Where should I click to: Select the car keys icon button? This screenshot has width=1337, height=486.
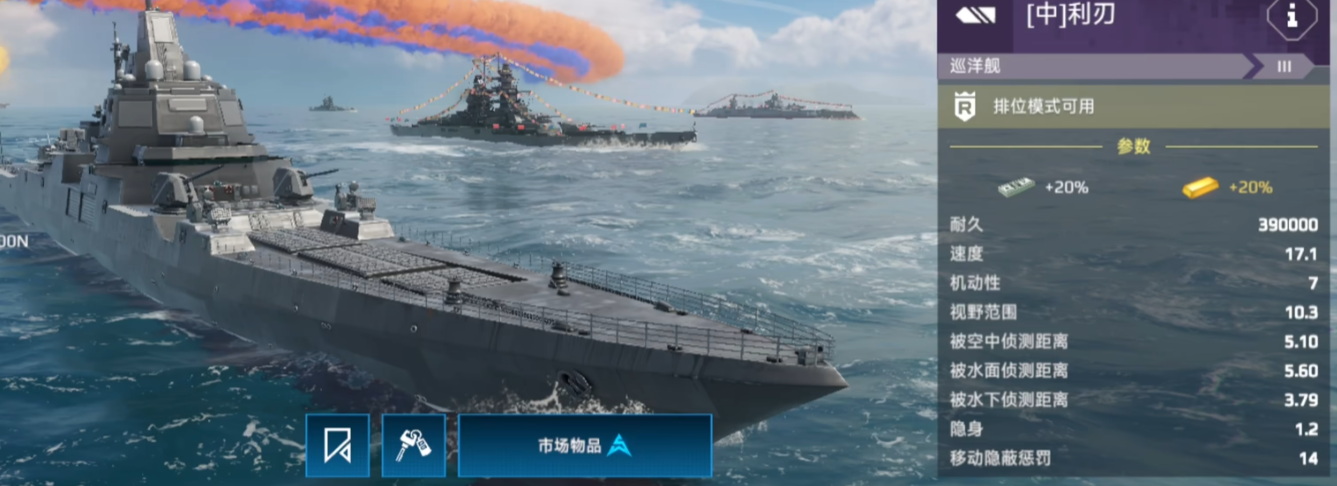tap(413, 445)
